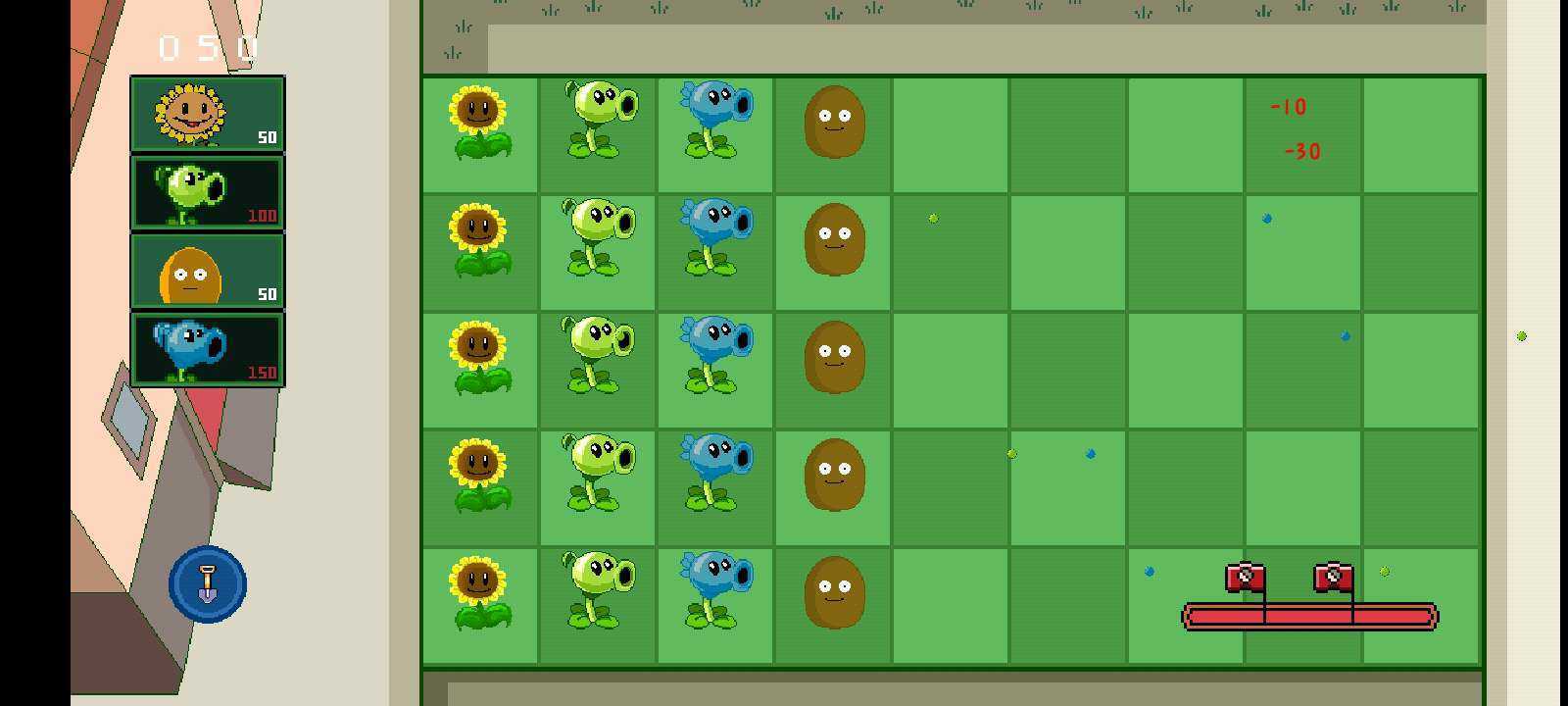Select the Peashooter seed packet costing 100

[x=207, y=192]
